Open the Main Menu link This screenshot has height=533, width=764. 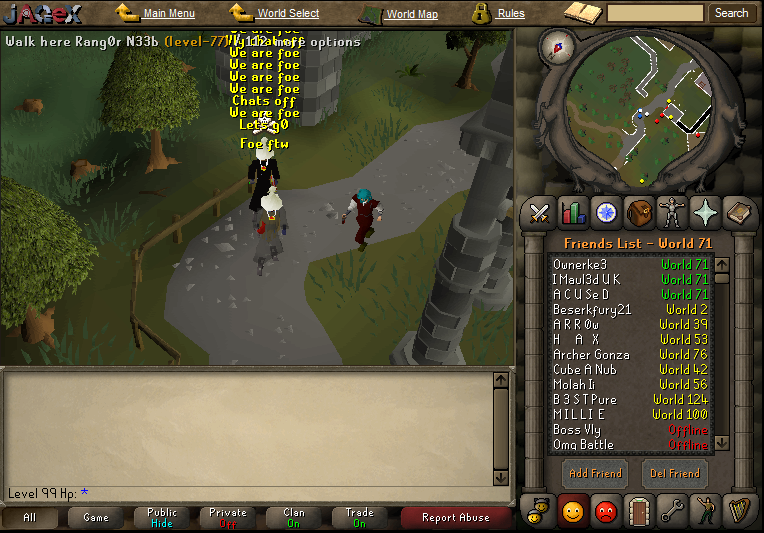pos(168,14)
